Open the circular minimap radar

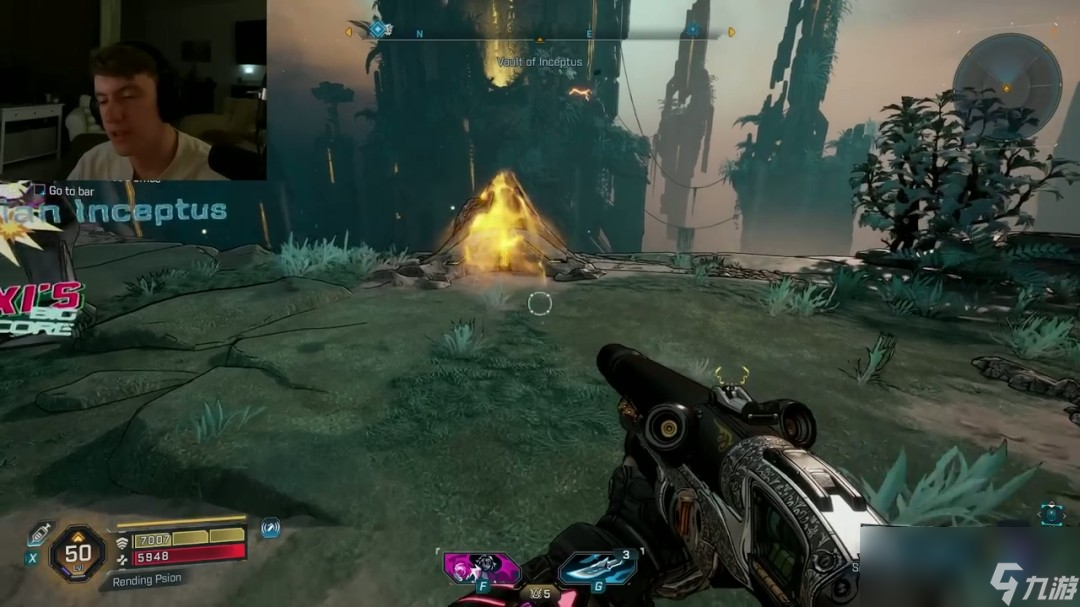[x=1006, y=78]
